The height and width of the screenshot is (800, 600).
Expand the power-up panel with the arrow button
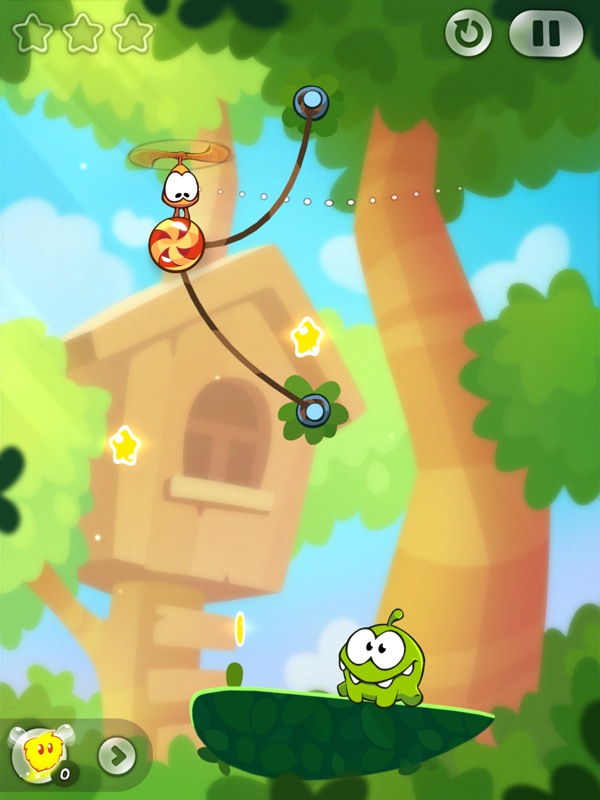(x=117, y=755)
